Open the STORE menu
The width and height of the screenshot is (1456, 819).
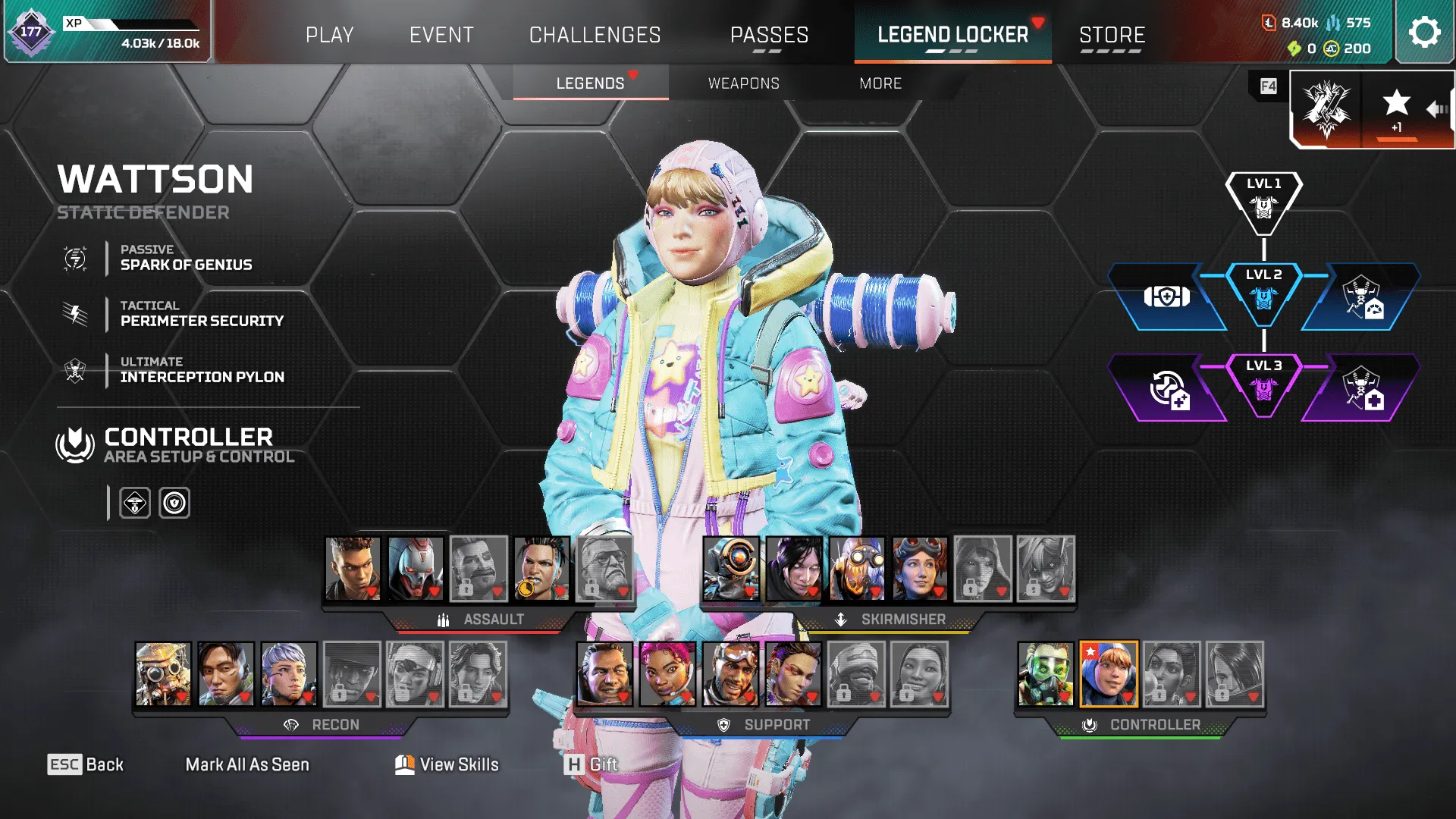tap(1112, 34)
